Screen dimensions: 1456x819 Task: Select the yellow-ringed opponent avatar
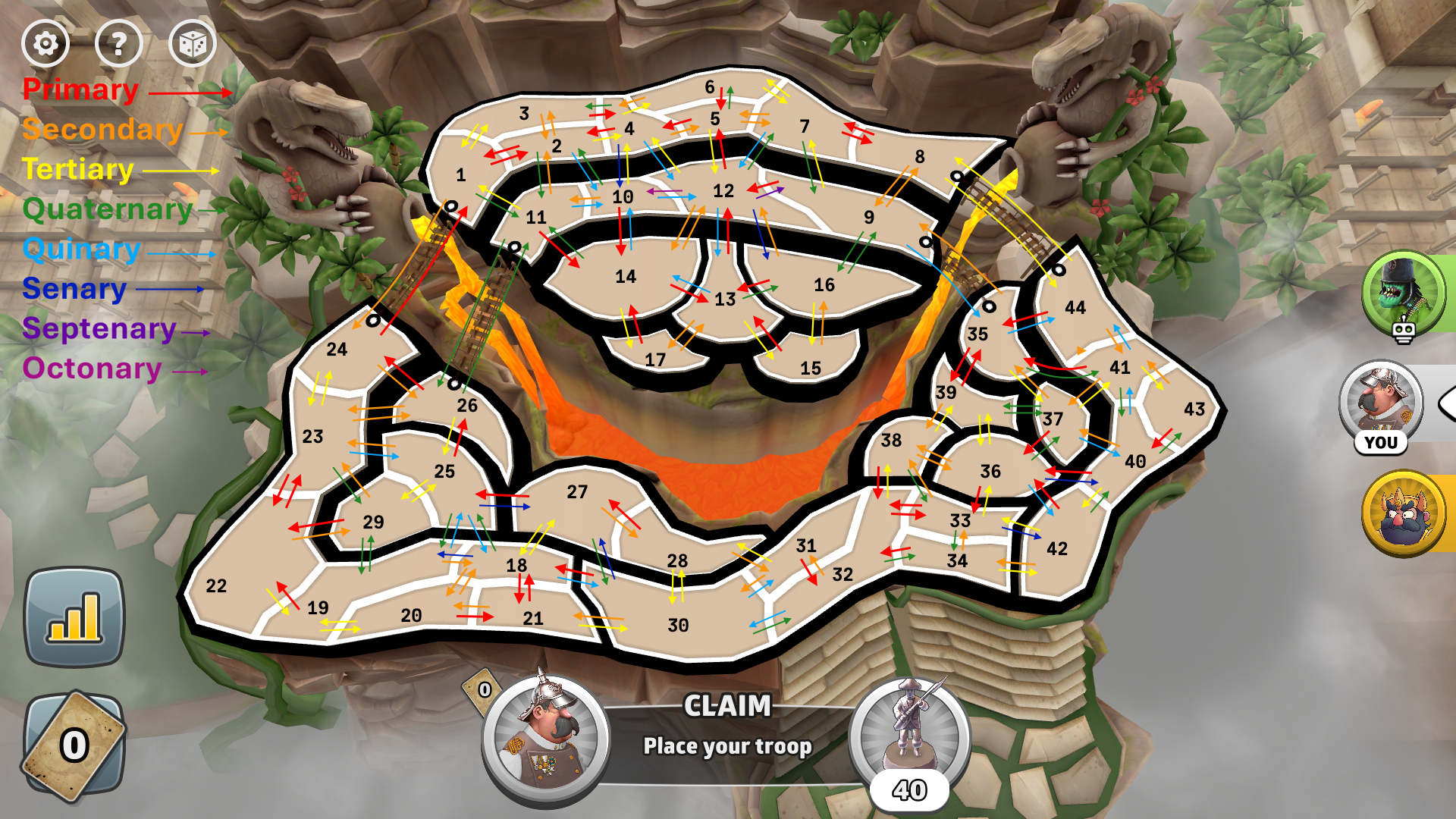(1403, 513)
